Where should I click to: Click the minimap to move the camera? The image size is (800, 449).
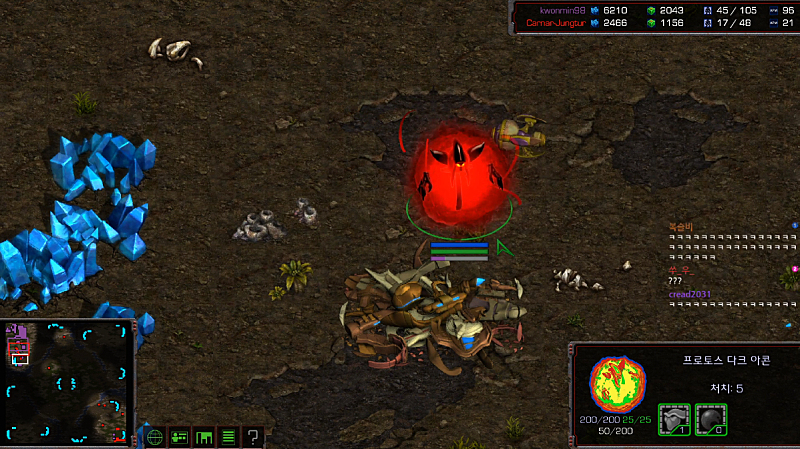[68, 381]
